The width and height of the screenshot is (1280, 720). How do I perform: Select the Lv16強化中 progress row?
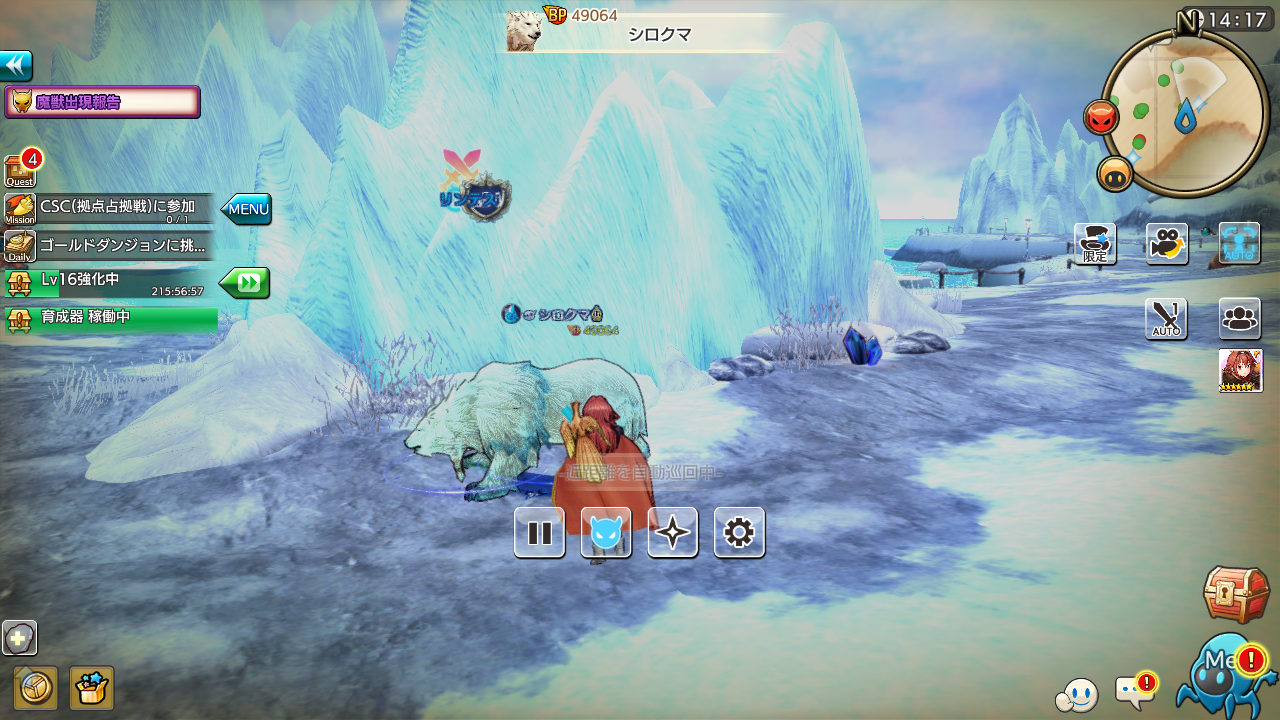coord(110,283)
